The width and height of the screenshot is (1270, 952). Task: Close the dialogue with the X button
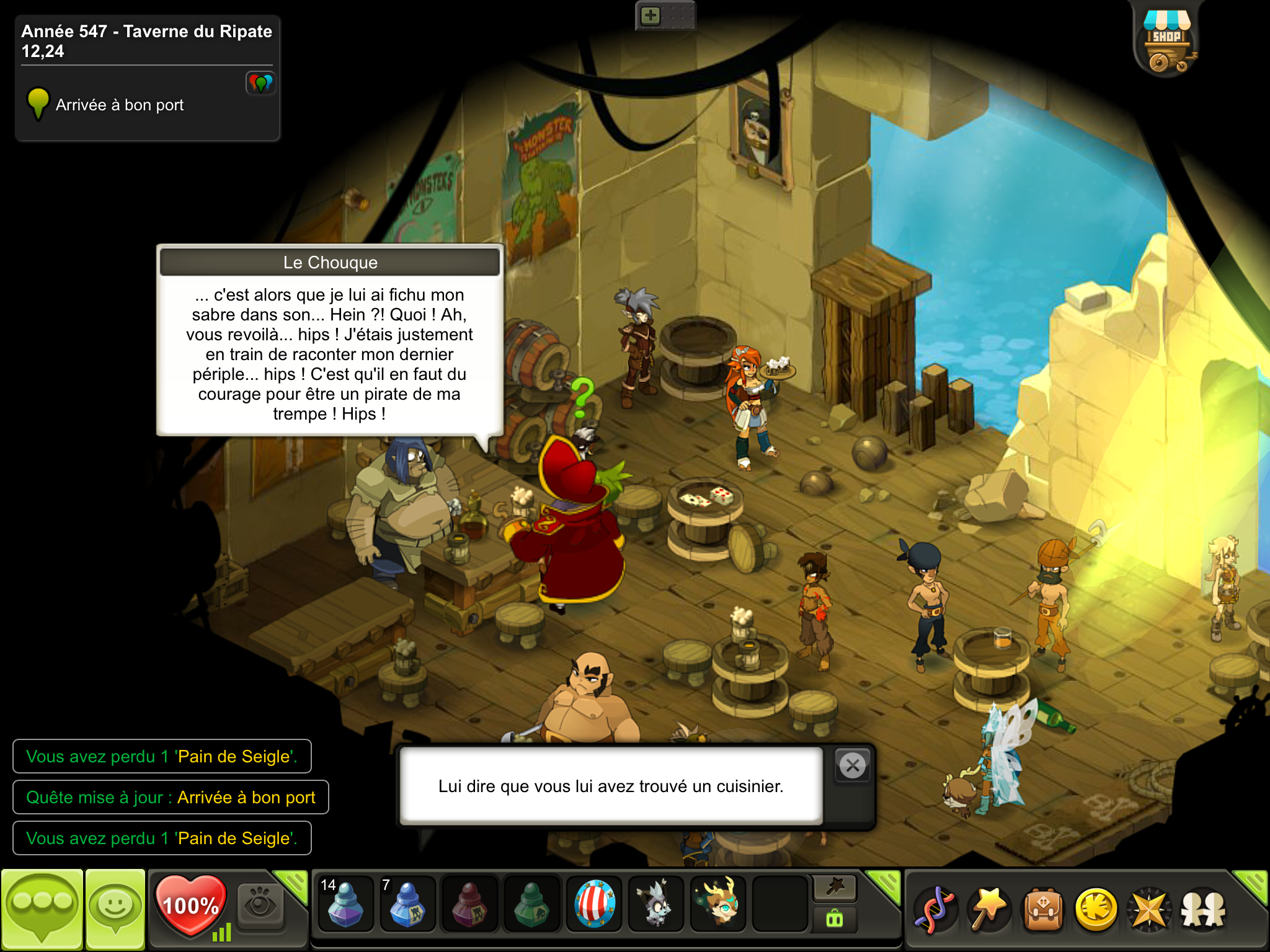(x=853, y=765)
